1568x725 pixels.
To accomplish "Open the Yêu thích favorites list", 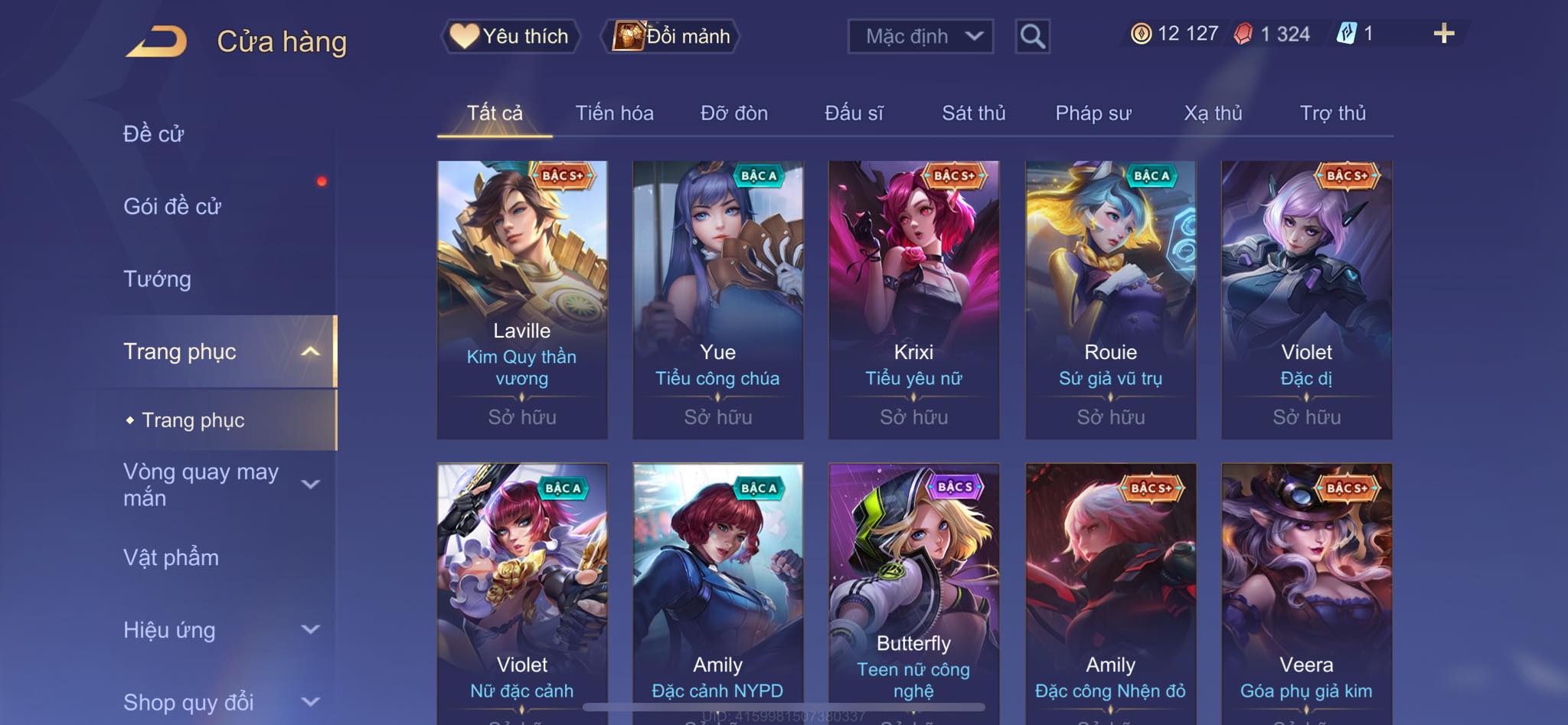I will point(510,36).
